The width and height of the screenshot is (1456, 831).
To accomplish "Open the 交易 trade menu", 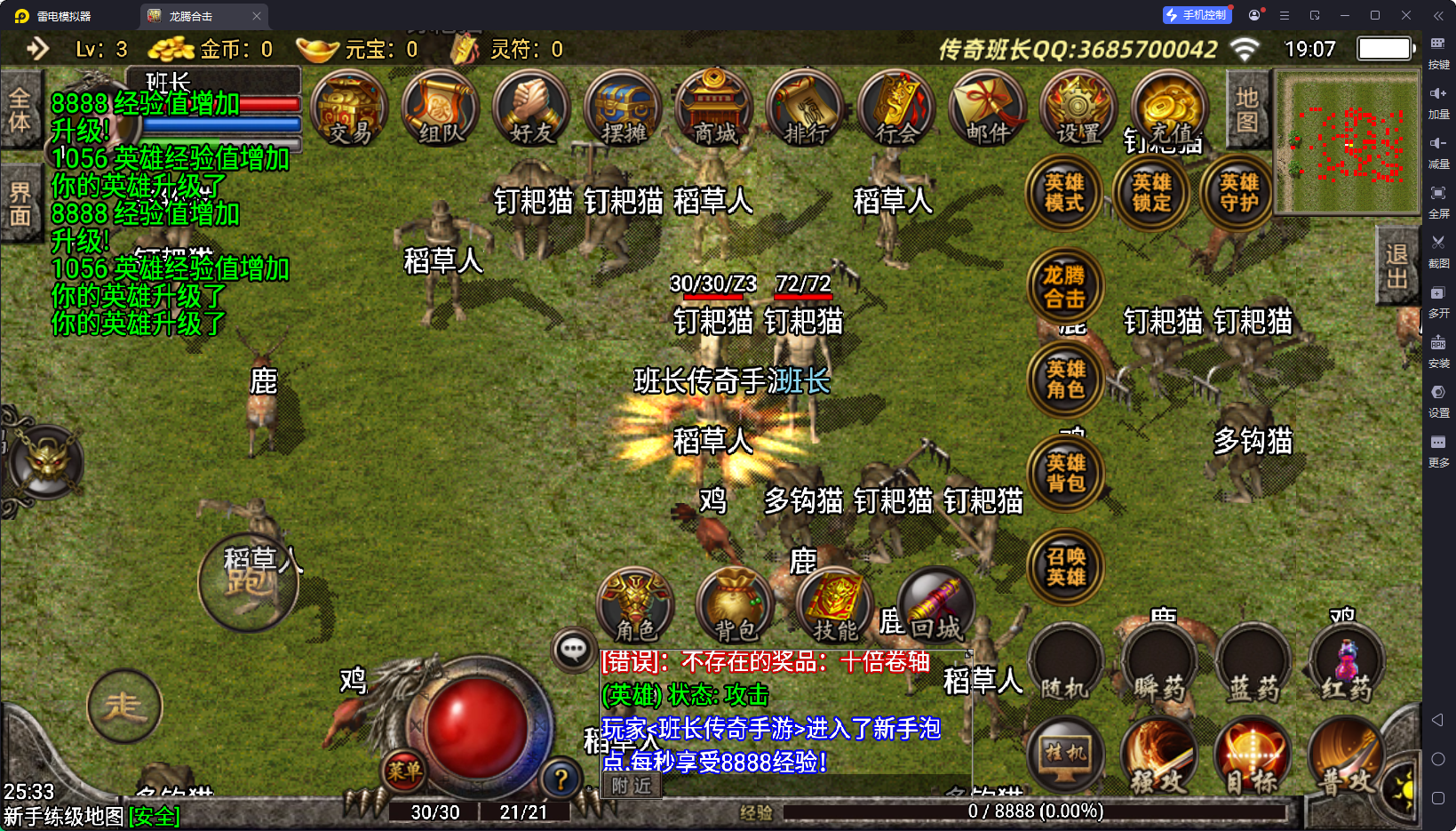I will (x=349, y=109).
